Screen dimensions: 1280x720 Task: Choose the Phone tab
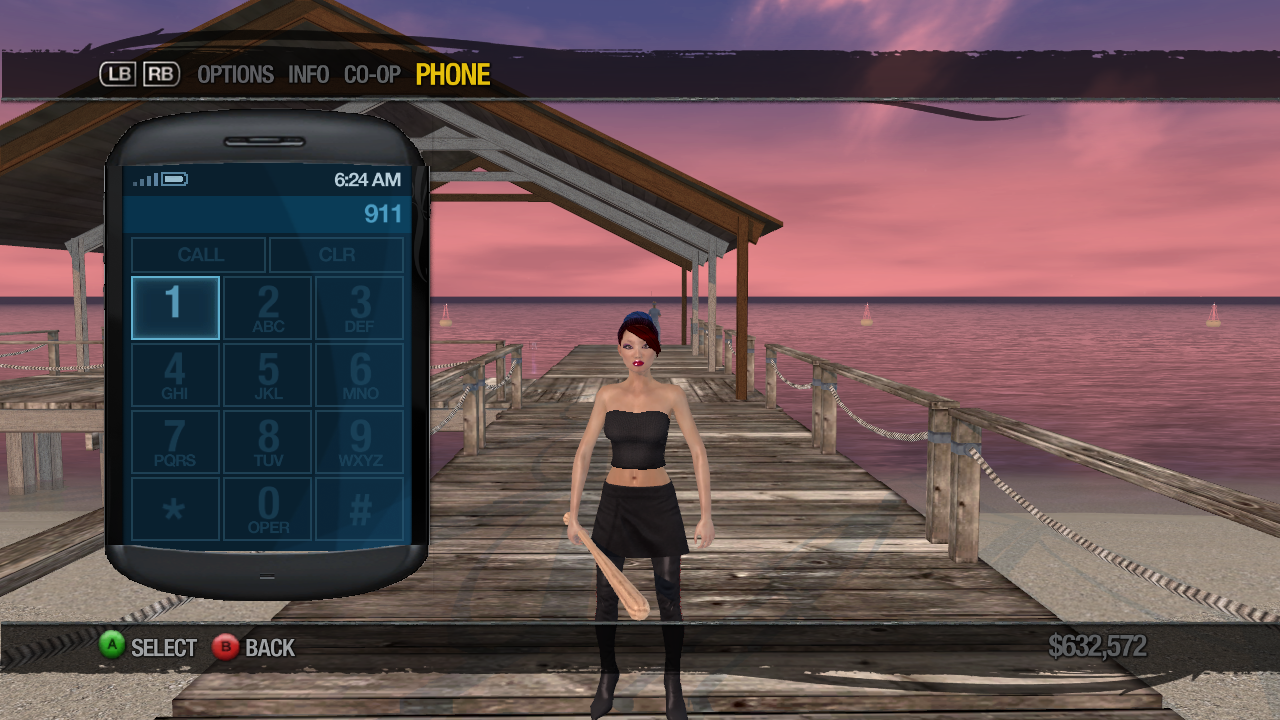[453, 75]
